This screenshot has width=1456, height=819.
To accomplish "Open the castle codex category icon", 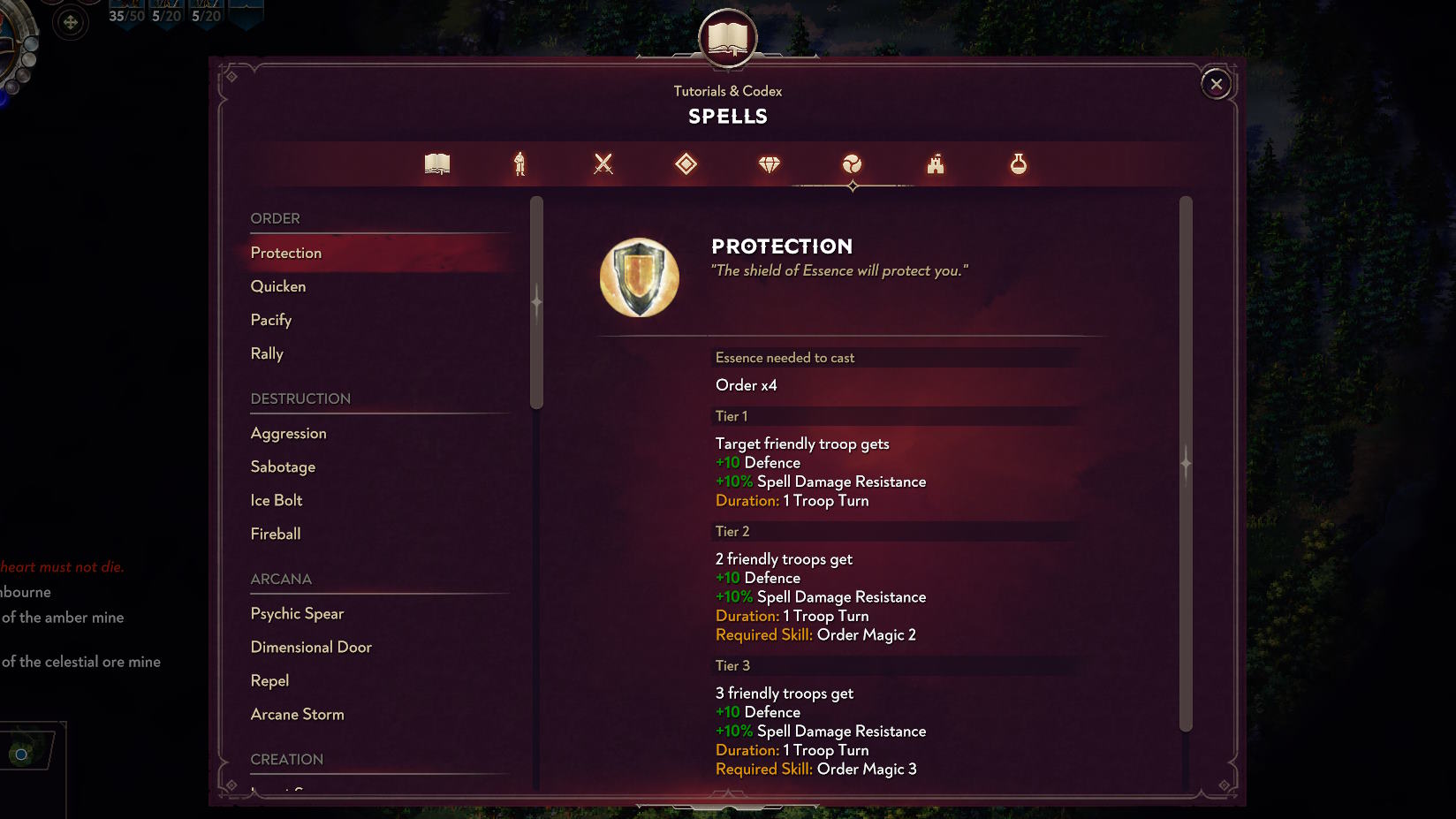I will click(x=935, y=163).
